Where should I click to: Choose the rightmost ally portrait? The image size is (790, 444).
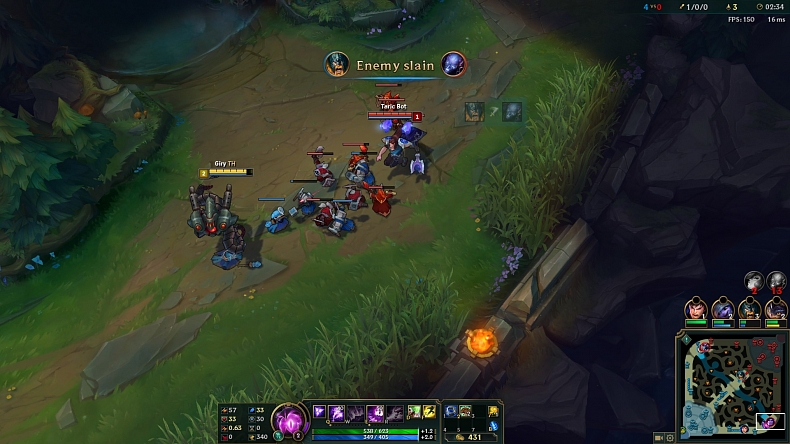point(776,309)
